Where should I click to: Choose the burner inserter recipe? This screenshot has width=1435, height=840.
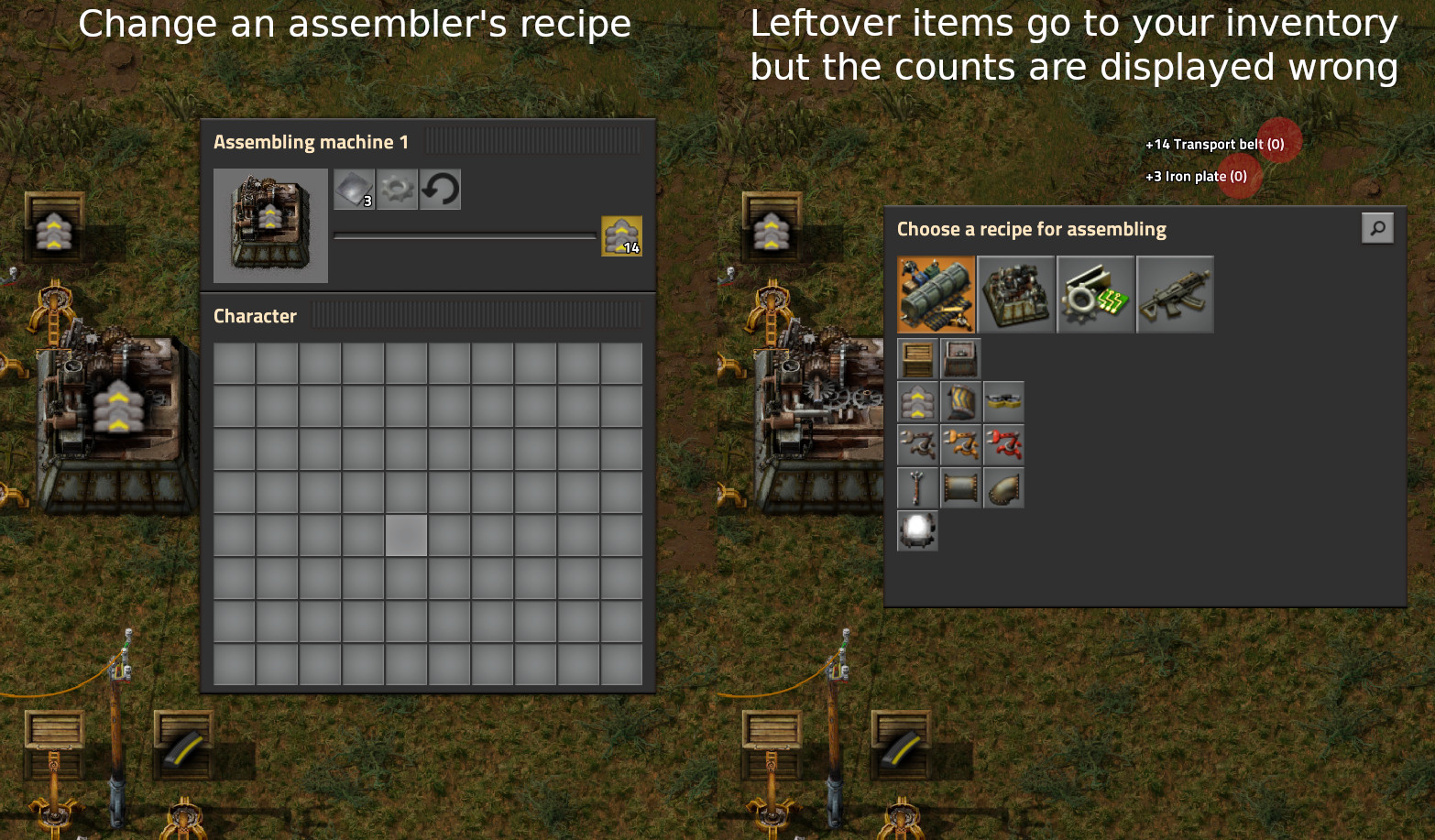(917, 444)
